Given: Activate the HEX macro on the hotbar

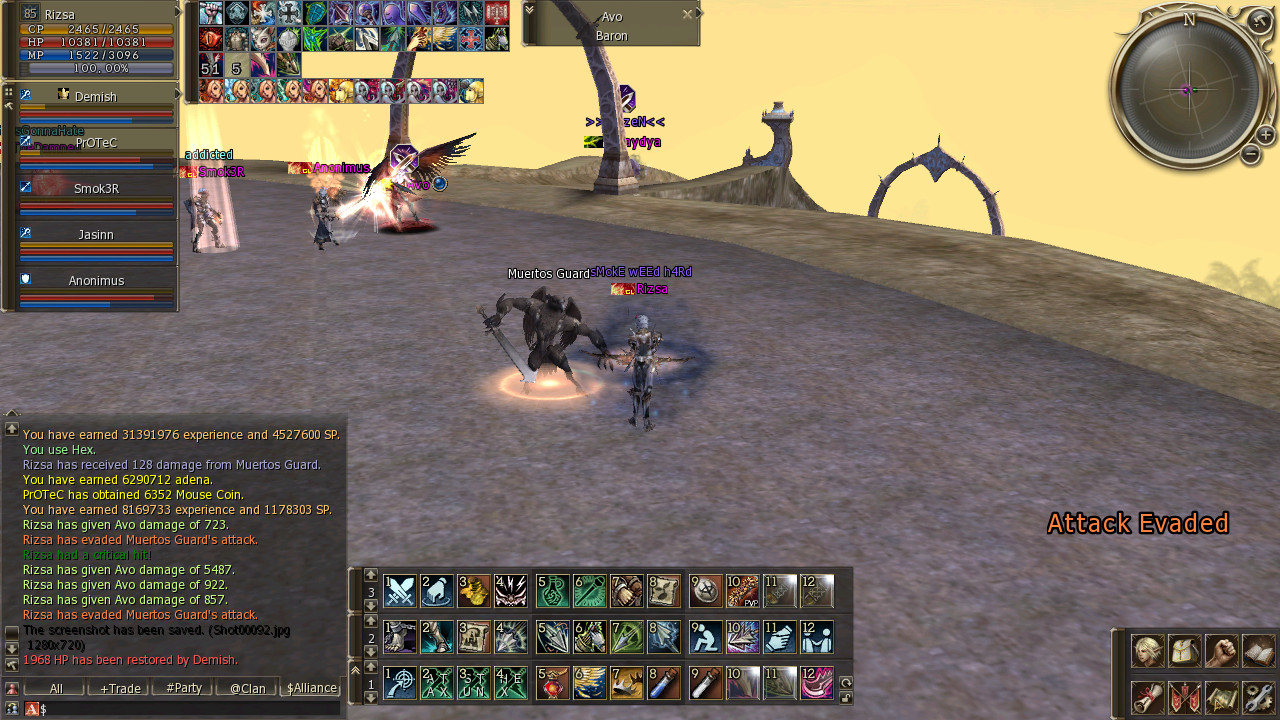Looking at the screenshot, I should [511, 683].
